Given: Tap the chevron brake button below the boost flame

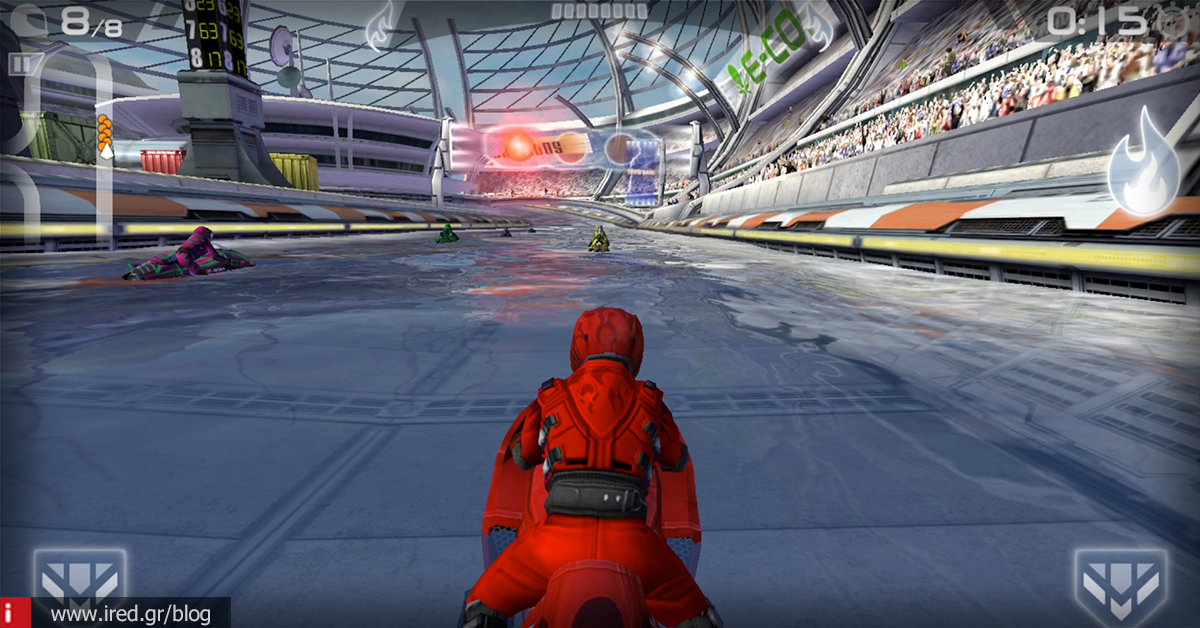Looking at the screenshot, I should [x=1121, y=584].
